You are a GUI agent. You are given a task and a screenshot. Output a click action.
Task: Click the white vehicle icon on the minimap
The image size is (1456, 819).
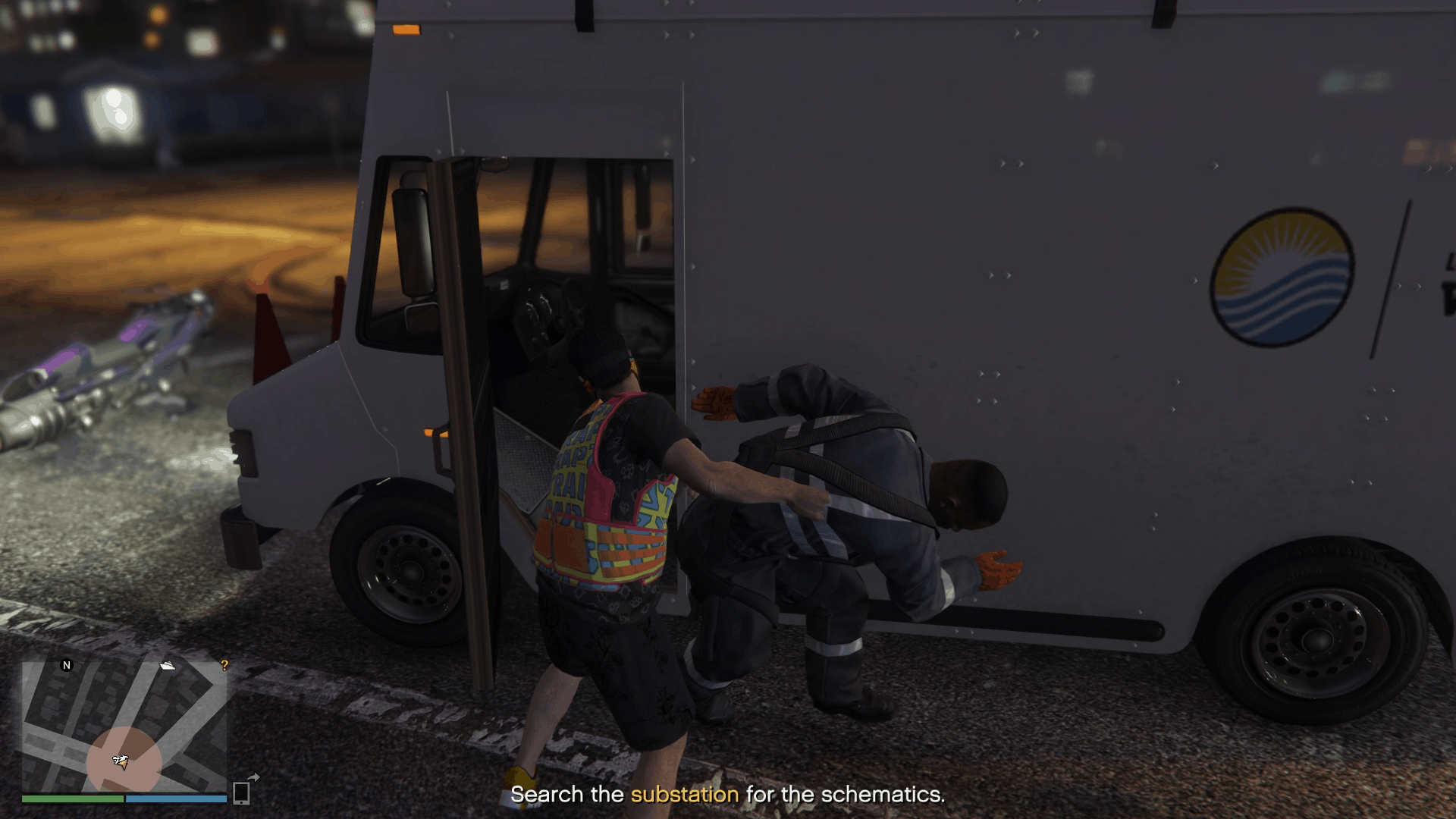pyautogui.click(x=168, y=664)
